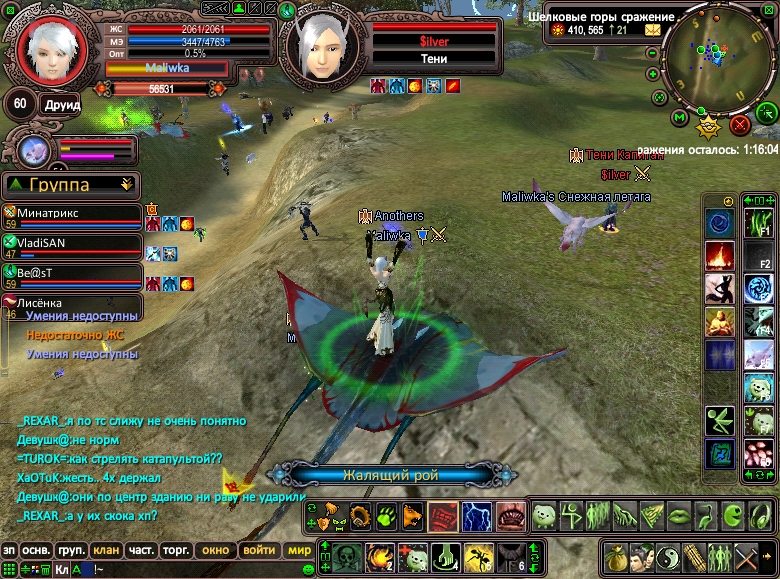
Task: Click the red crossed-swords button under minimap
Action: 740,124
